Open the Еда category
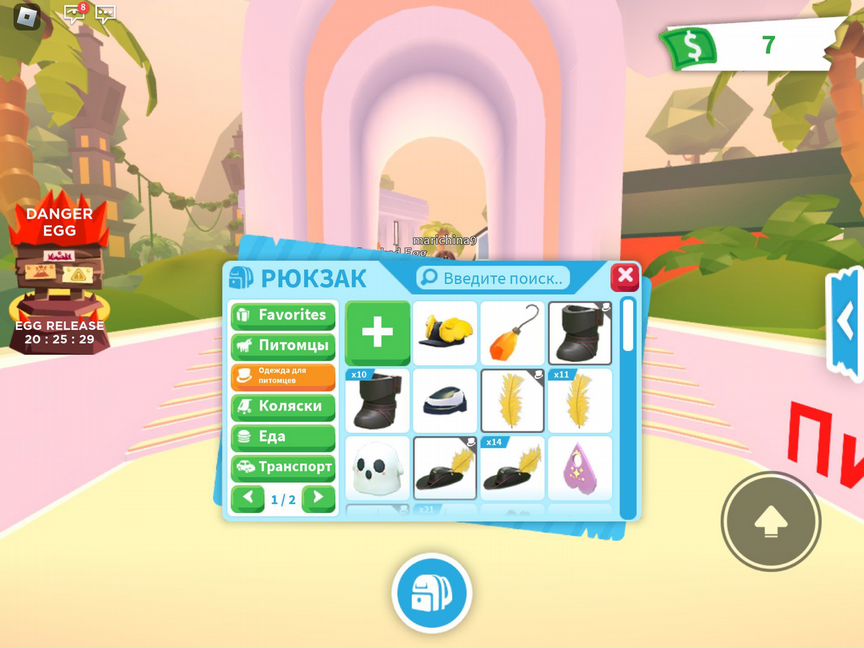Viewport: 864px width, 648px height. pyautogui.click(x=283, y=437)
